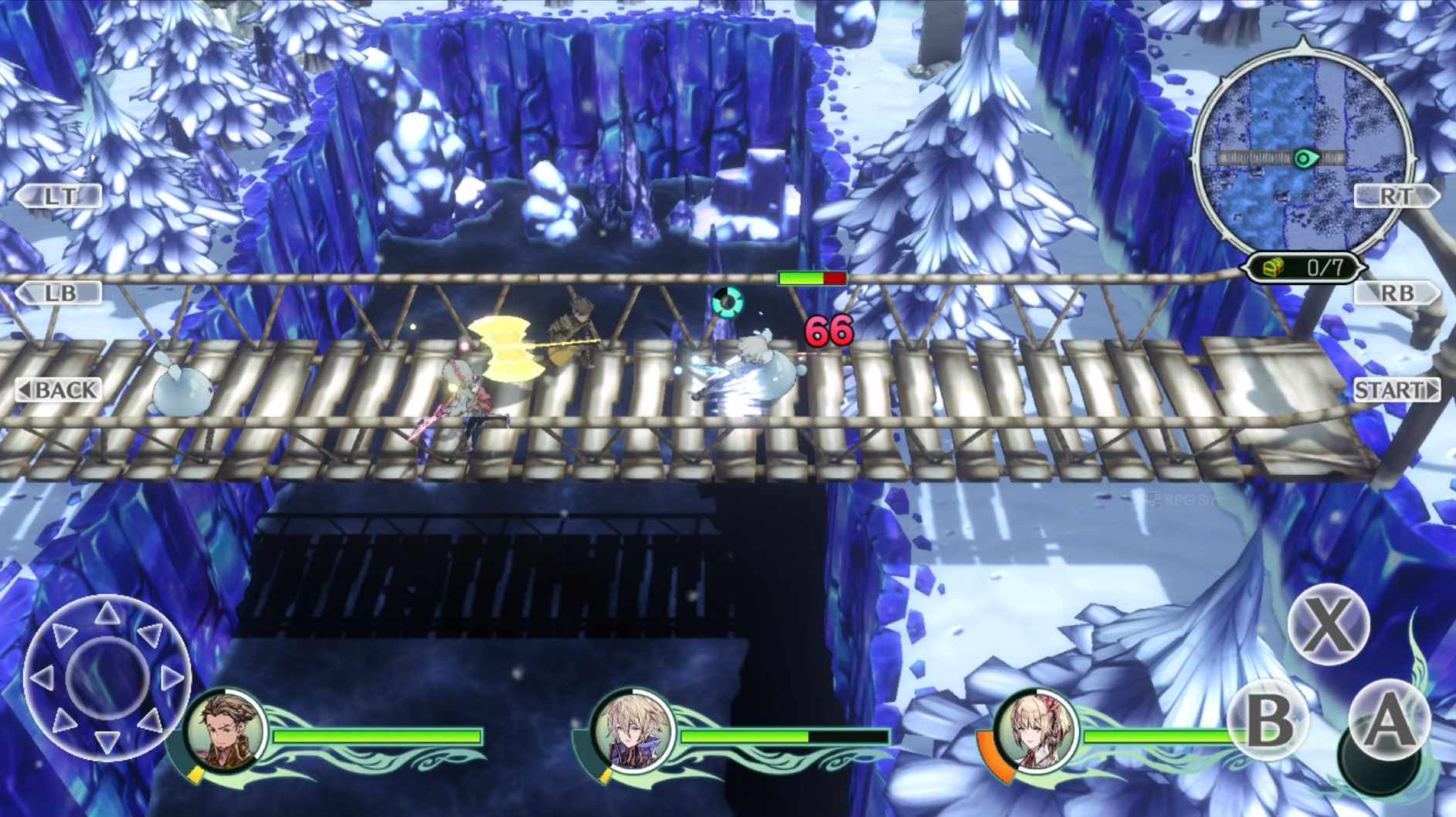Image resolution: width=1456 pixels, height=817 pixels.
Task: Tap the RT touch button
Action: coord(1396,196)
